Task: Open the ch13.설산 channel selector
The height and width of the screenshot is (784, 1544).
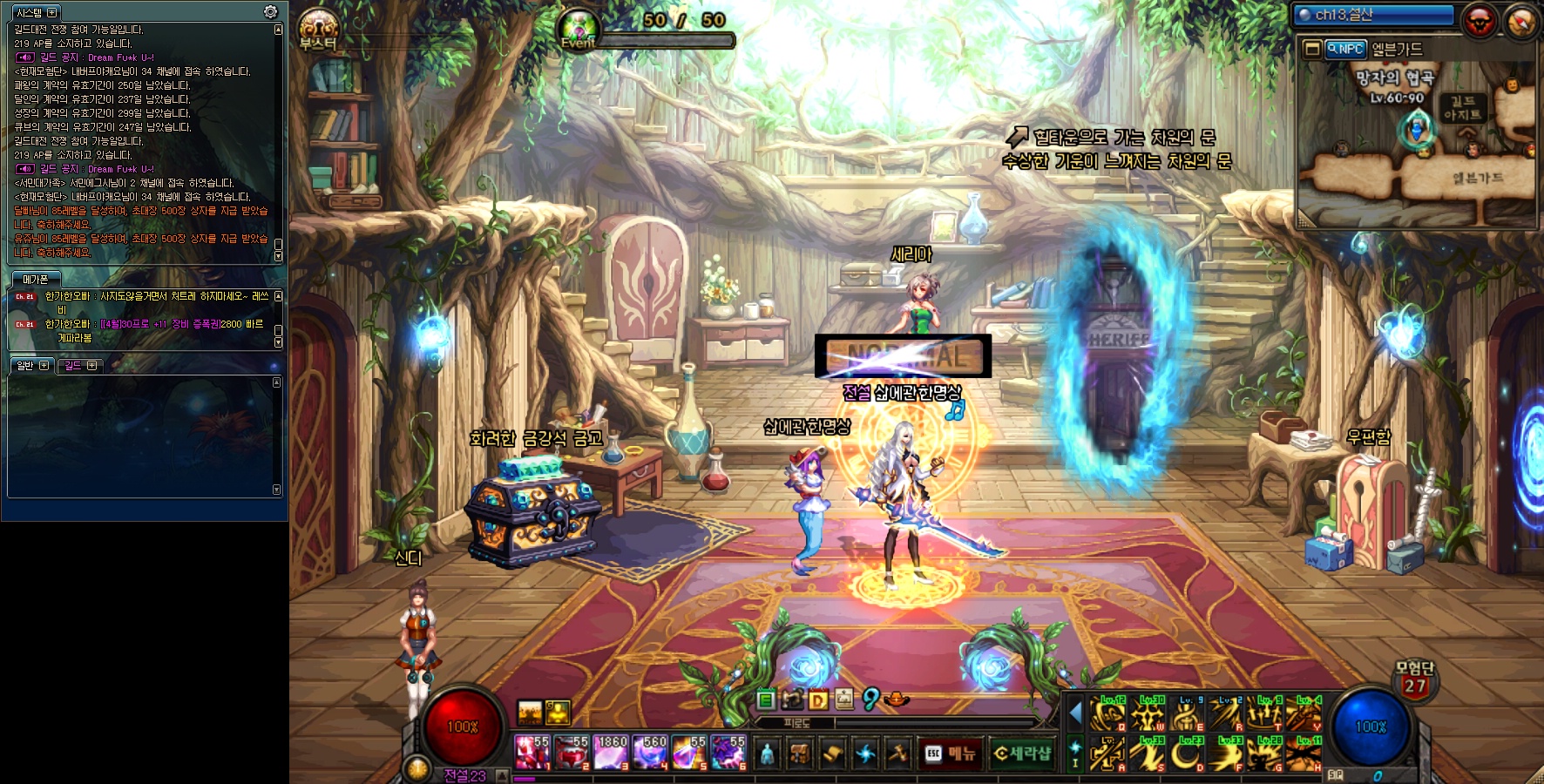Action: 1373,15
